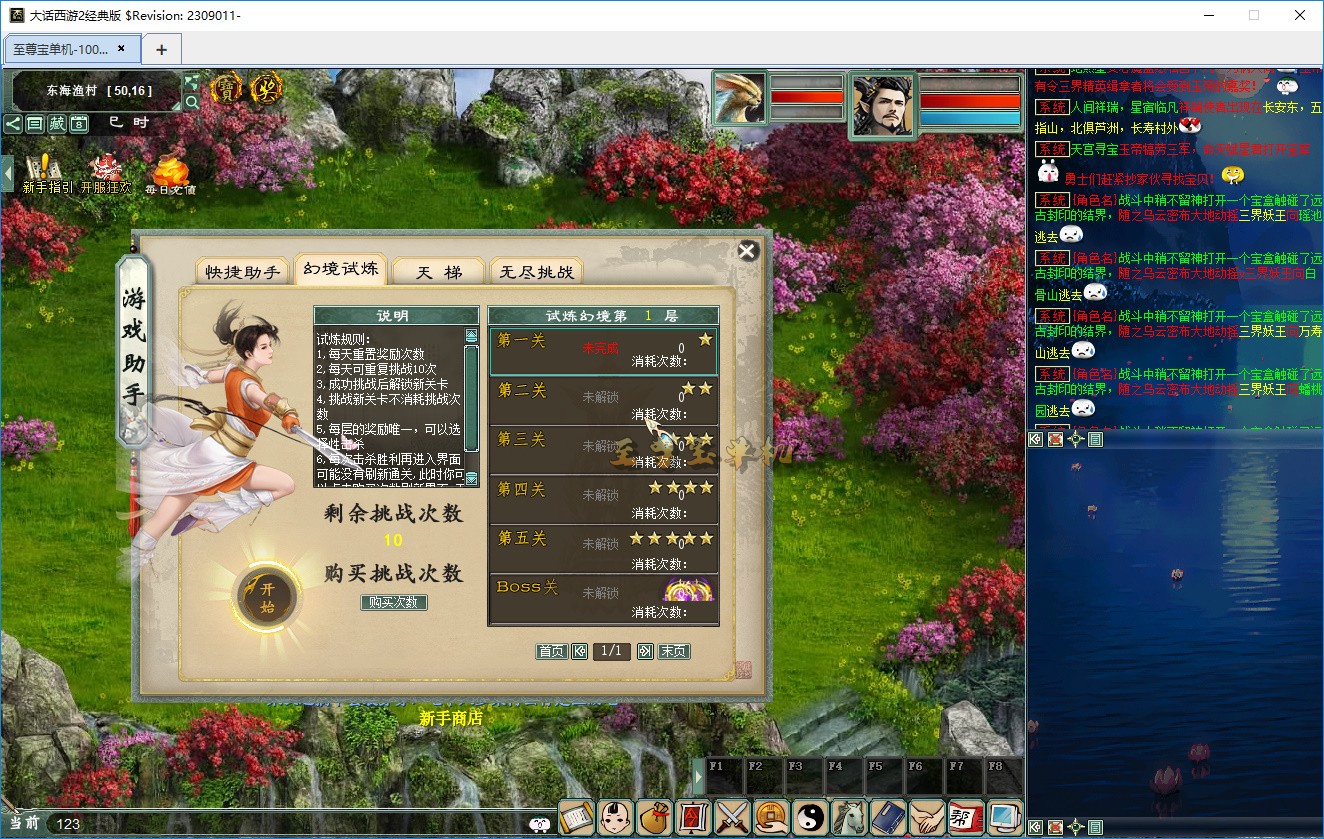Open the 每日充值 daily recharge icon
The image size is (1324, 839).
(x=170, y=173)
